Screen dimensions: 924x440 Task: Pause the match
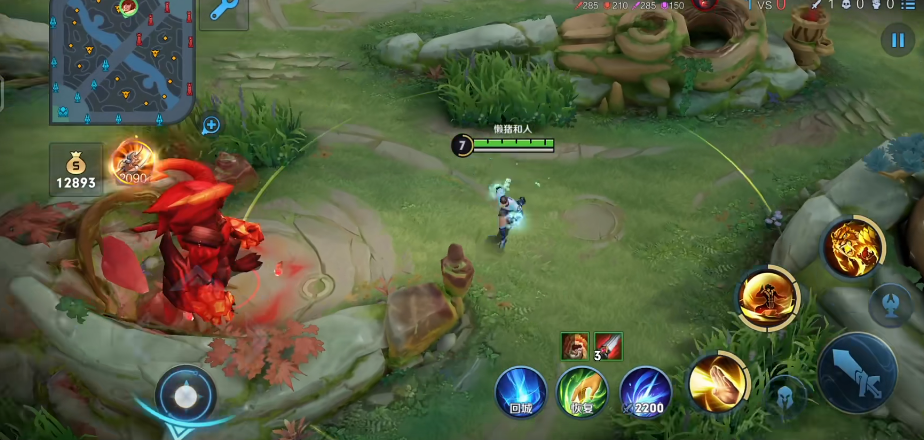[896, 40]
